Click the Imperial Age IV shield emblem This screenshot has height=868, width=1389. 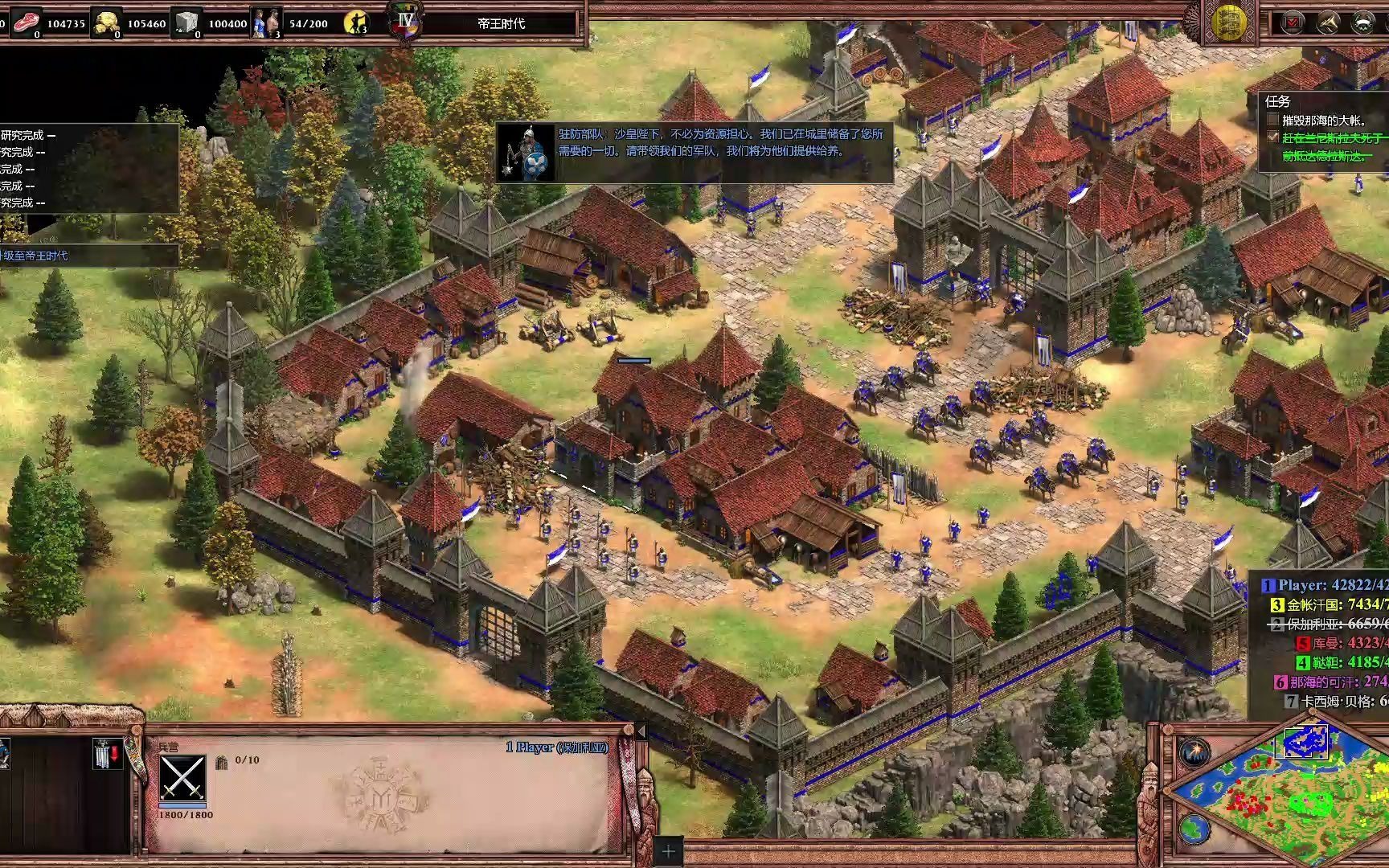pyautogui.click(x=404, y=22)
